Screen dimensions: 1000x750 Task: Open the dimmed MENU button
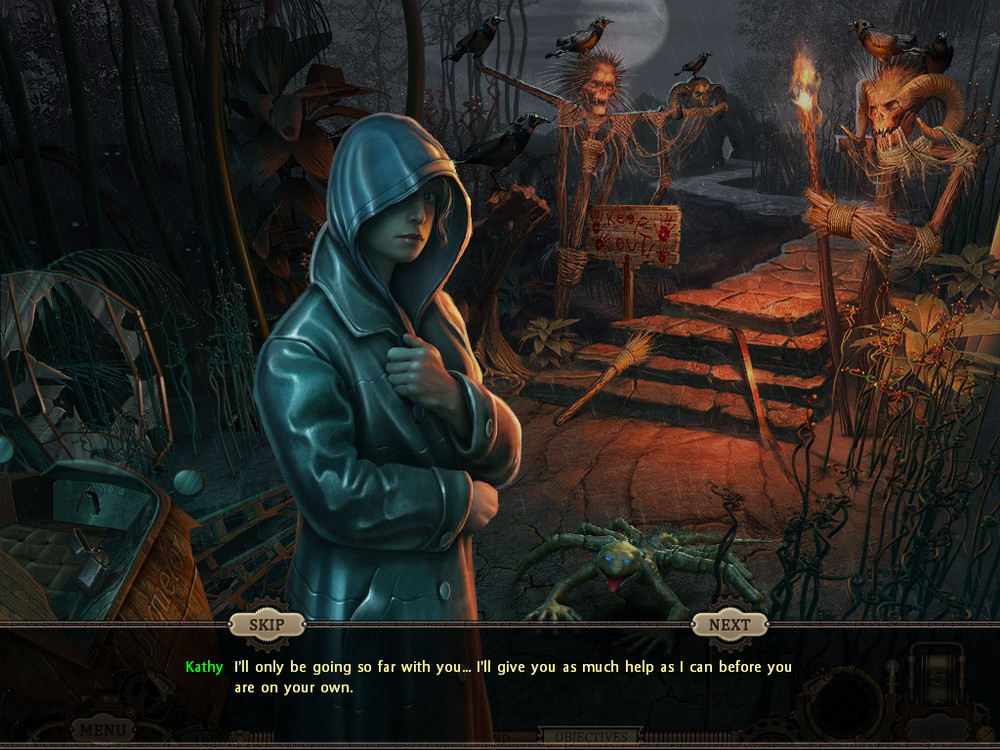[103, 730]
